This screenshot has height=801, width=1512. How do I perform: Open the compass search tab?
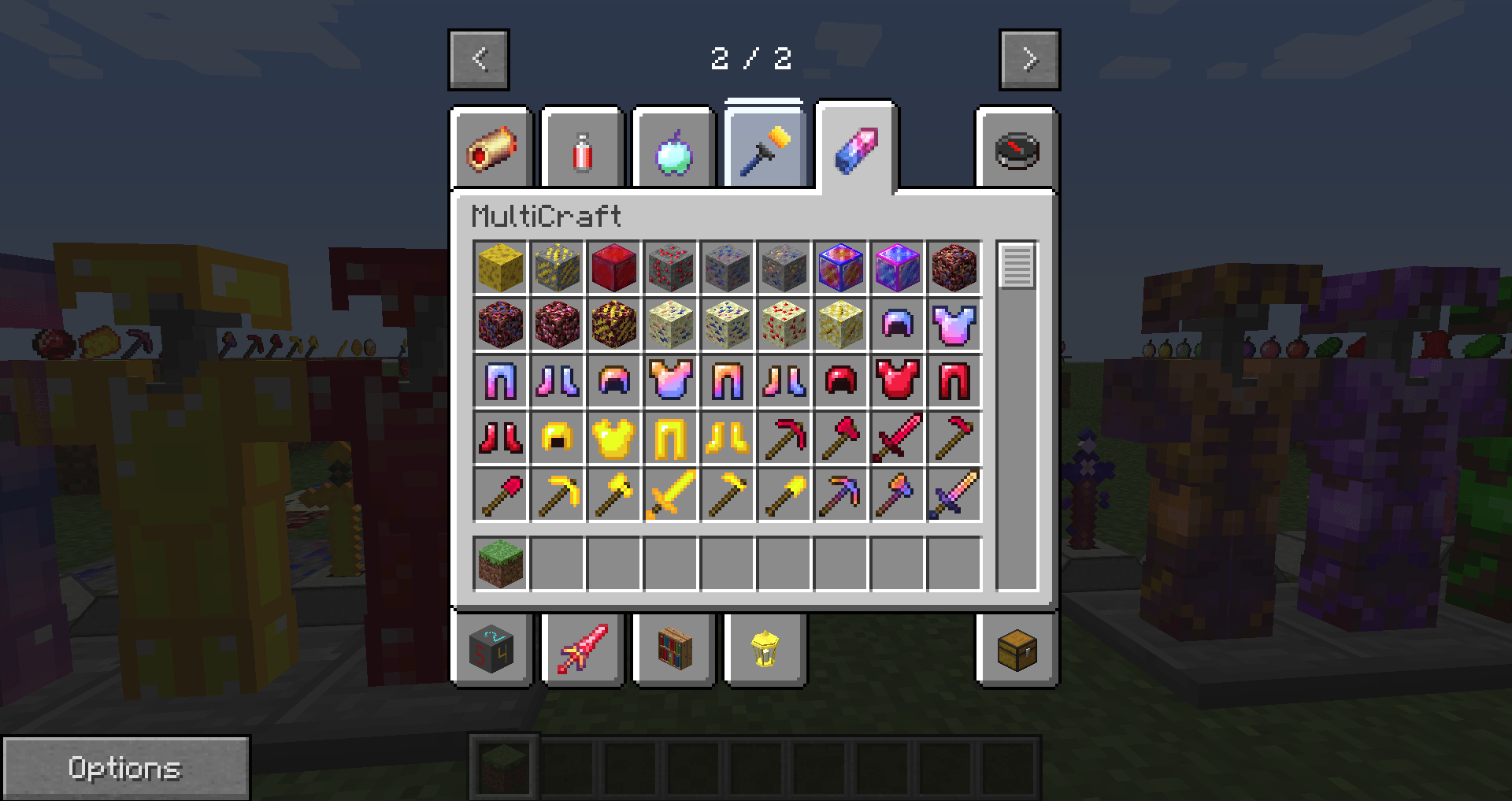[x=1016, y=150]
